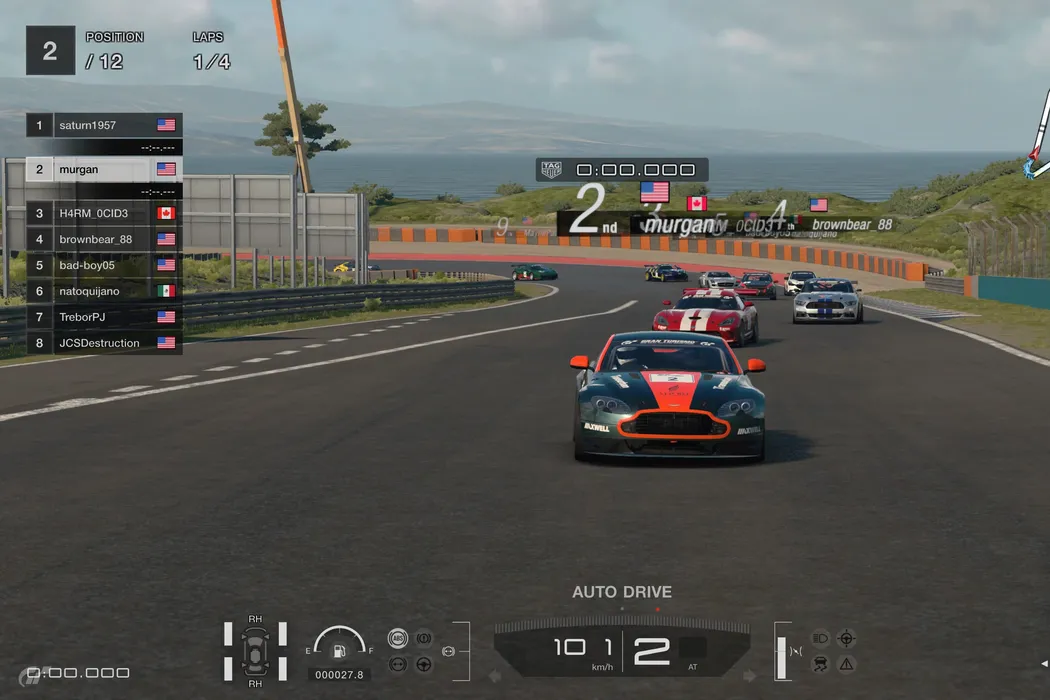Click the headlights indicator icon
This screenshot has height=700, width=1050.
tap(820, 638)
